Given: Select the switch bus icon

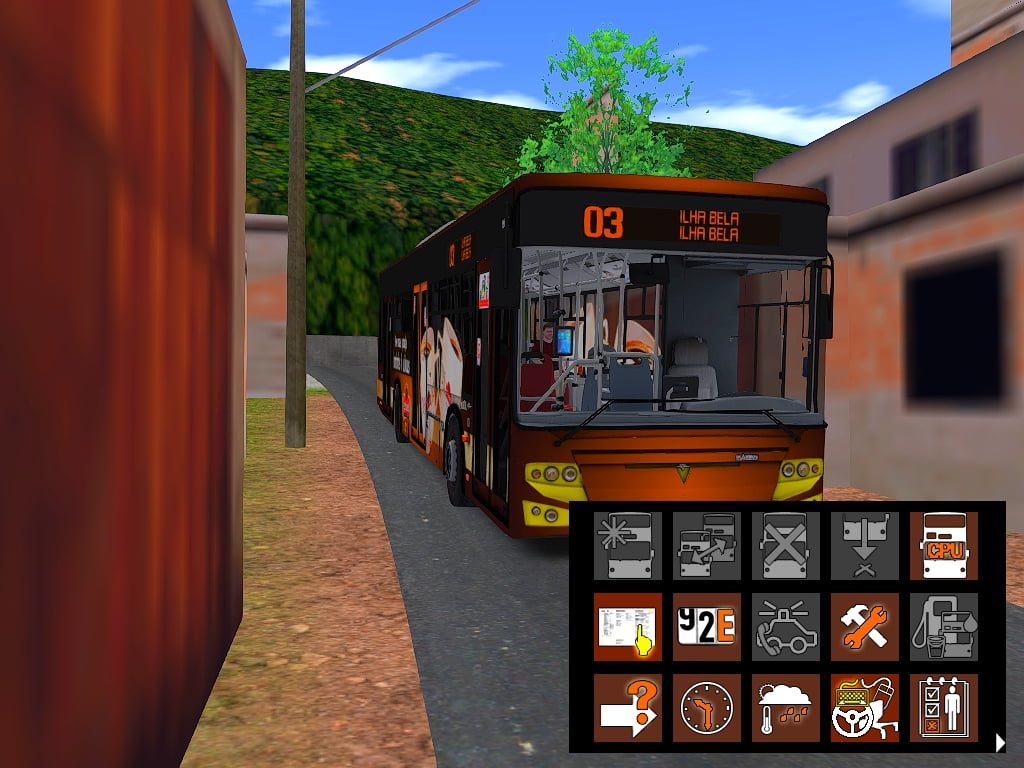Looking at the screenshot, I should [706, 546].
